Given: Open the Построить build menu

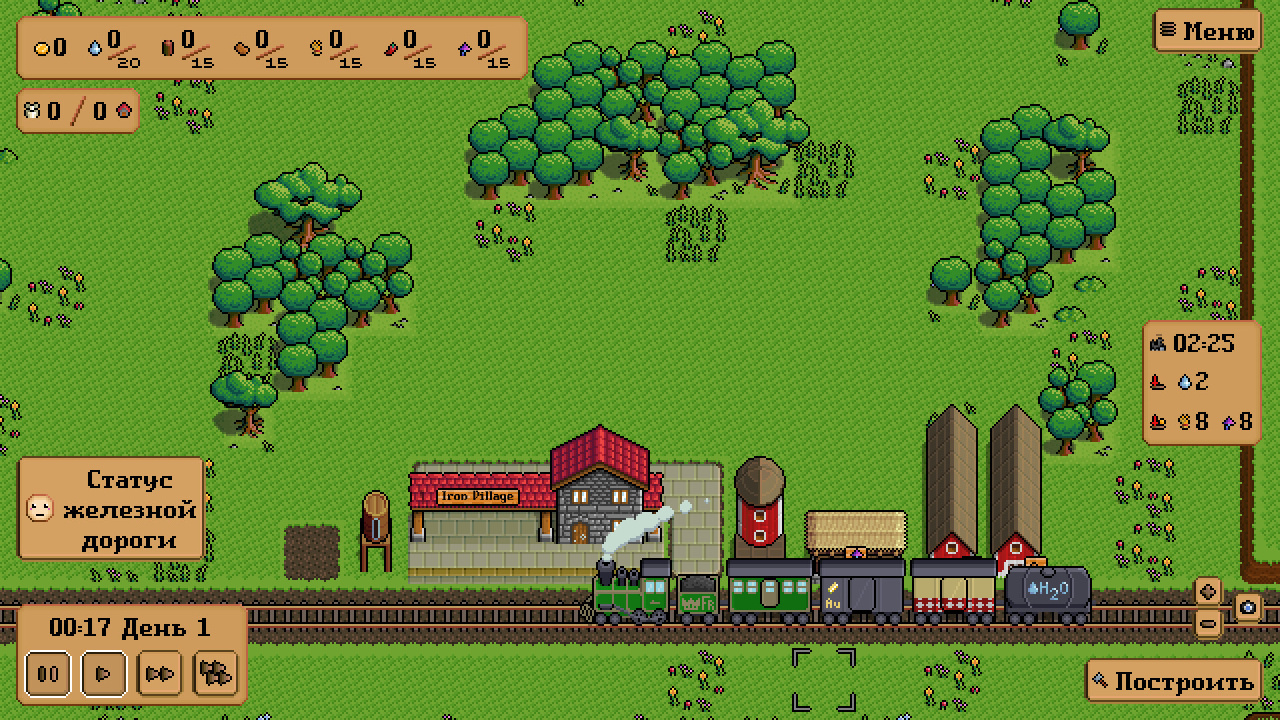Looking at the screenshot, I should [x=1173, y=681].
